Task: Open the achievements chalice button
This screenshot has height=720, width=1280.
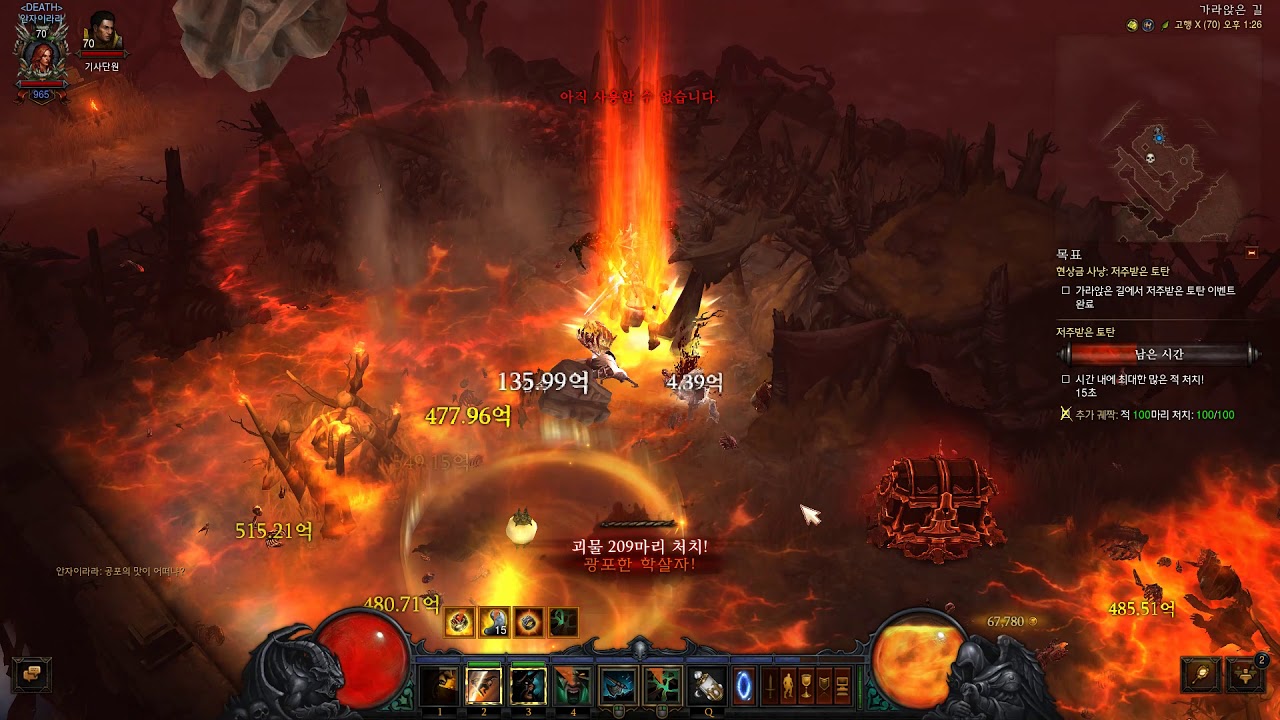Action: tap(807, 686)
